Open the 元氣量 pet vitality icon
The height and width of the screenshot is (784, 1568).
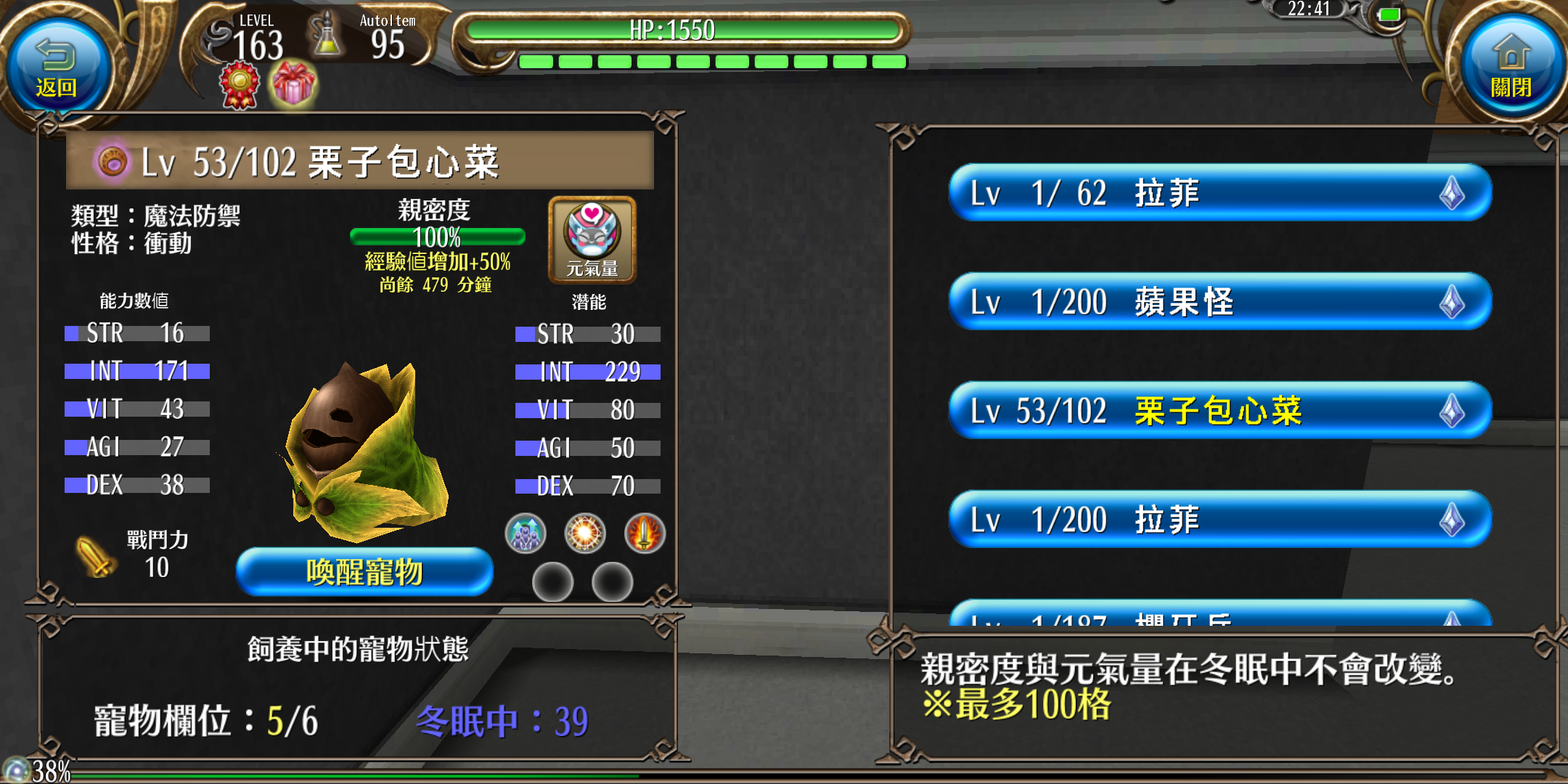(x=592, y=240)
